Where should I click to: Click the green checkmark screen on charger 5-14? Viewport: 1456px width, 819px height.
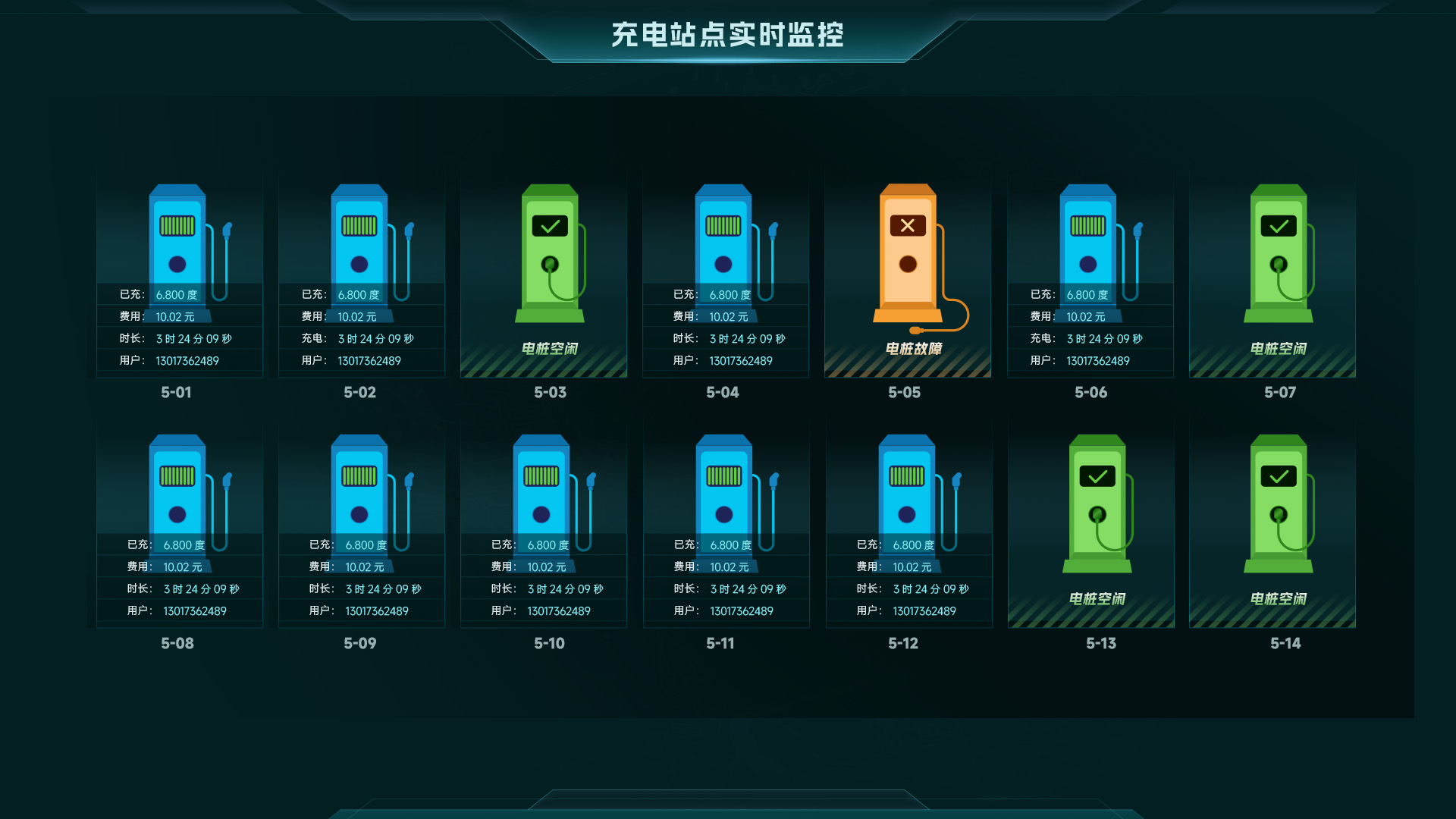pyautogui.click(x=1278, y=475)
